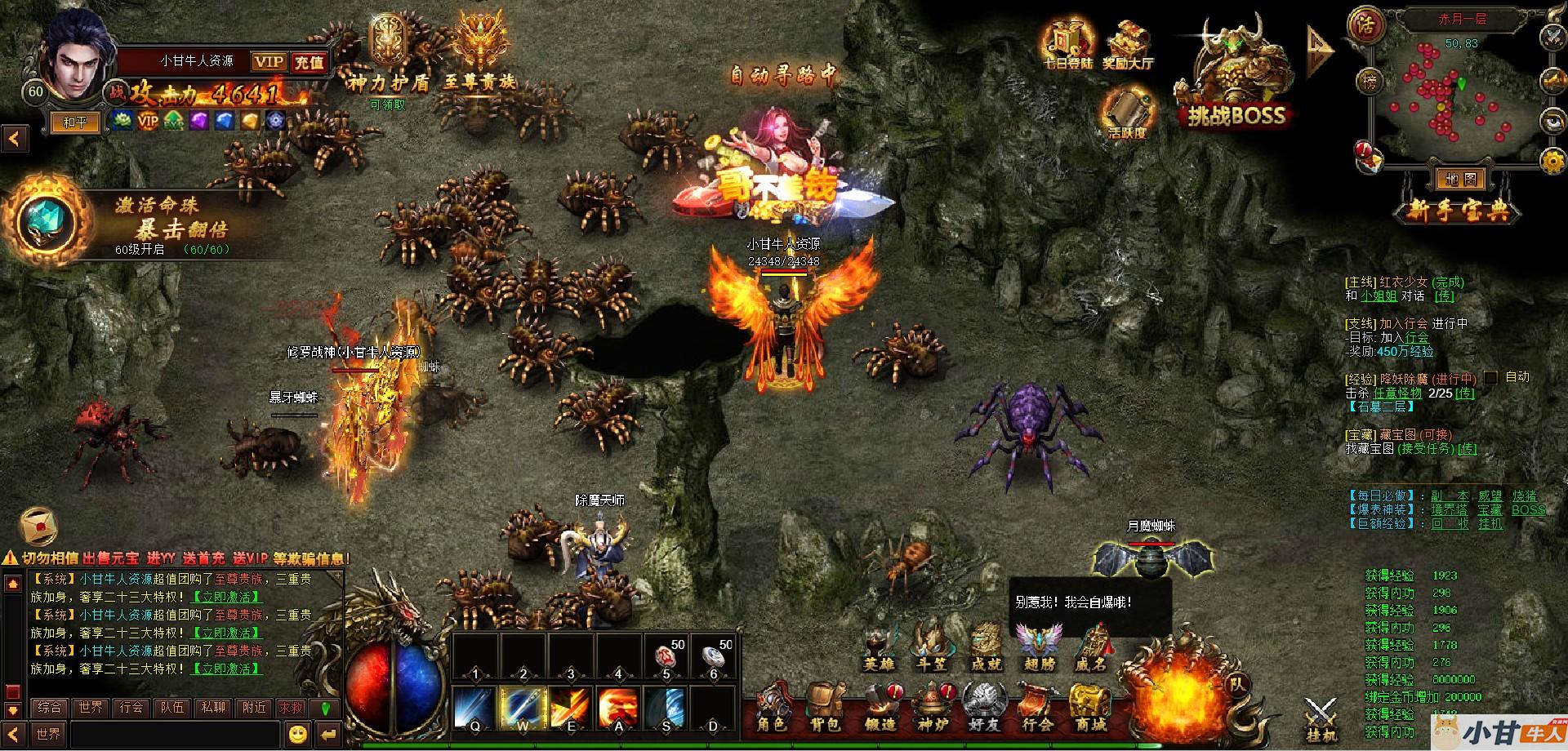Click the 地图 map button under minimap
Image resolution: width=1568 pixels, height=751 pixels.
(x=1459, y=179)
